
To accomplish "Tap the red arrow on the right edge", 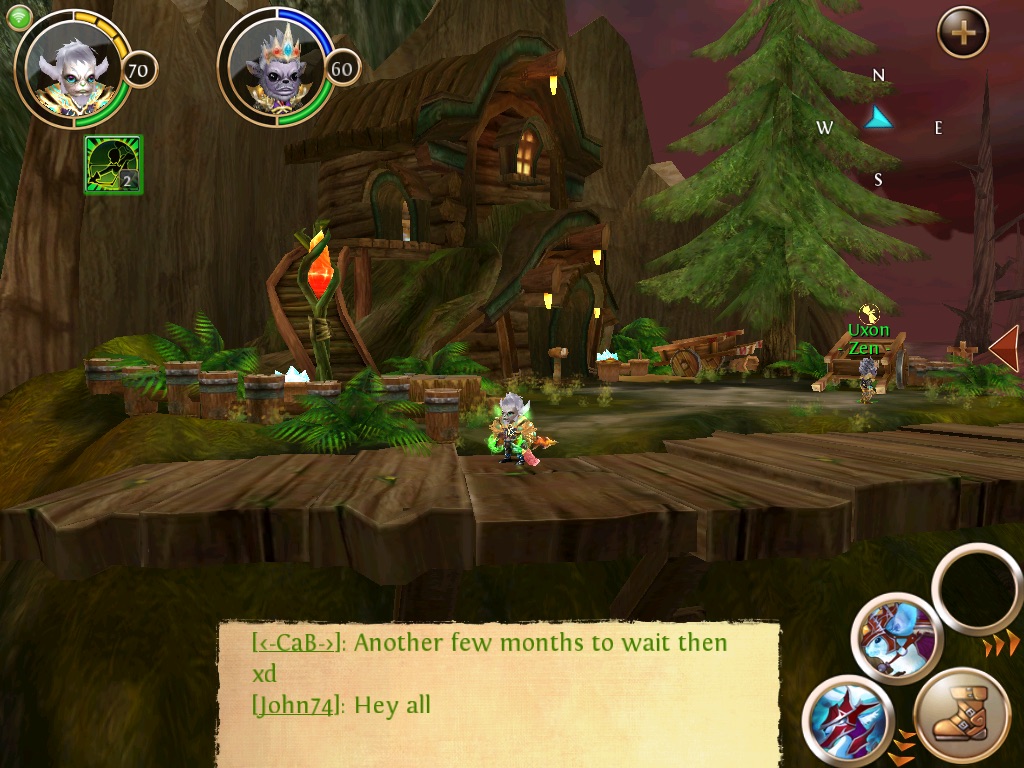I will [x=1004, y=348].
